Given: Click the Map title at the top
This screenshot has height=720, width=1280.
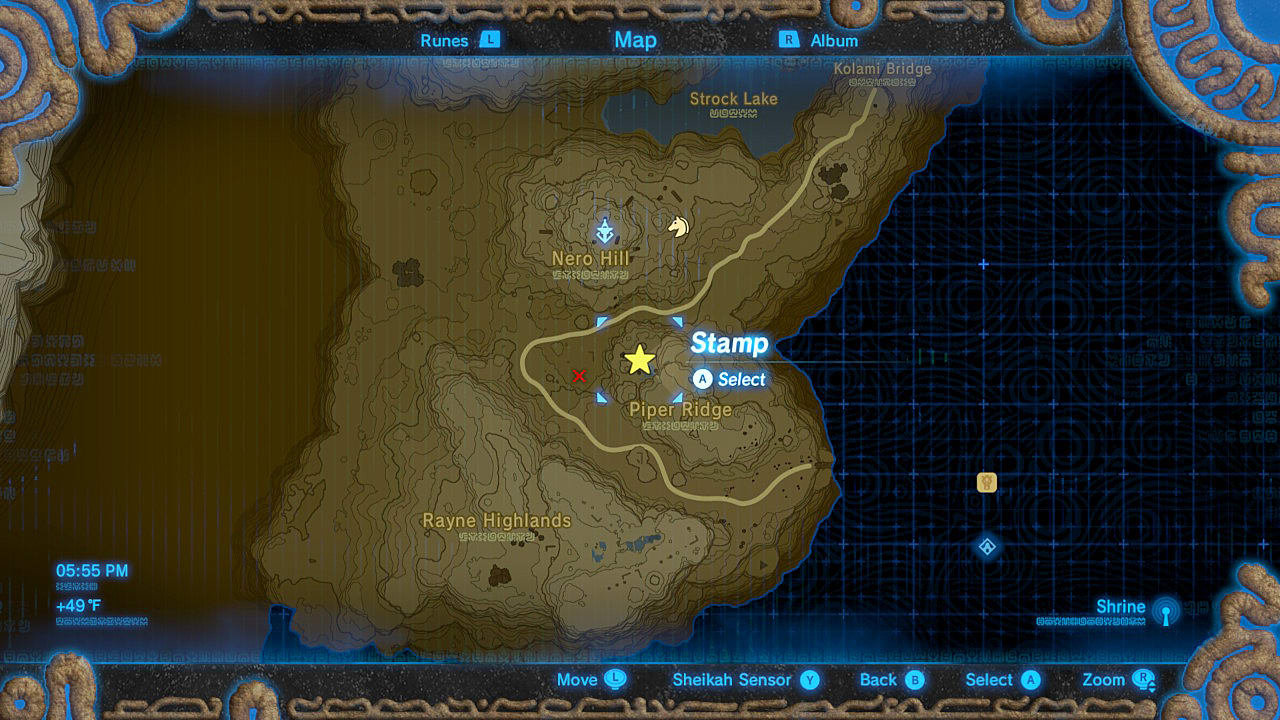Looking at the screenshot, I should click(x=635, y=40).
